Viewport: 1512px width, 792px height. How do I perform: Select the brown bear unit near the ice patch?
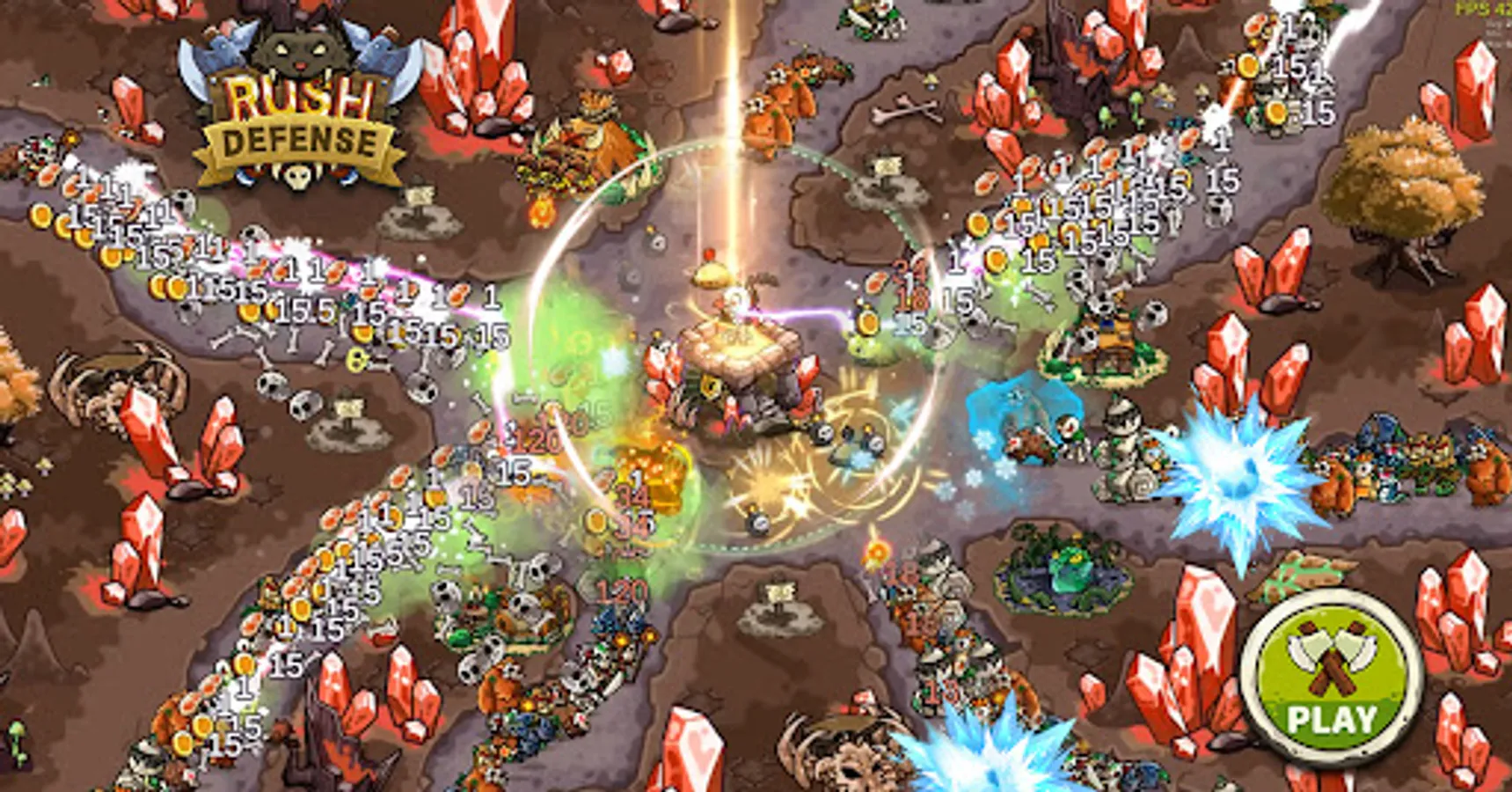1027,442
